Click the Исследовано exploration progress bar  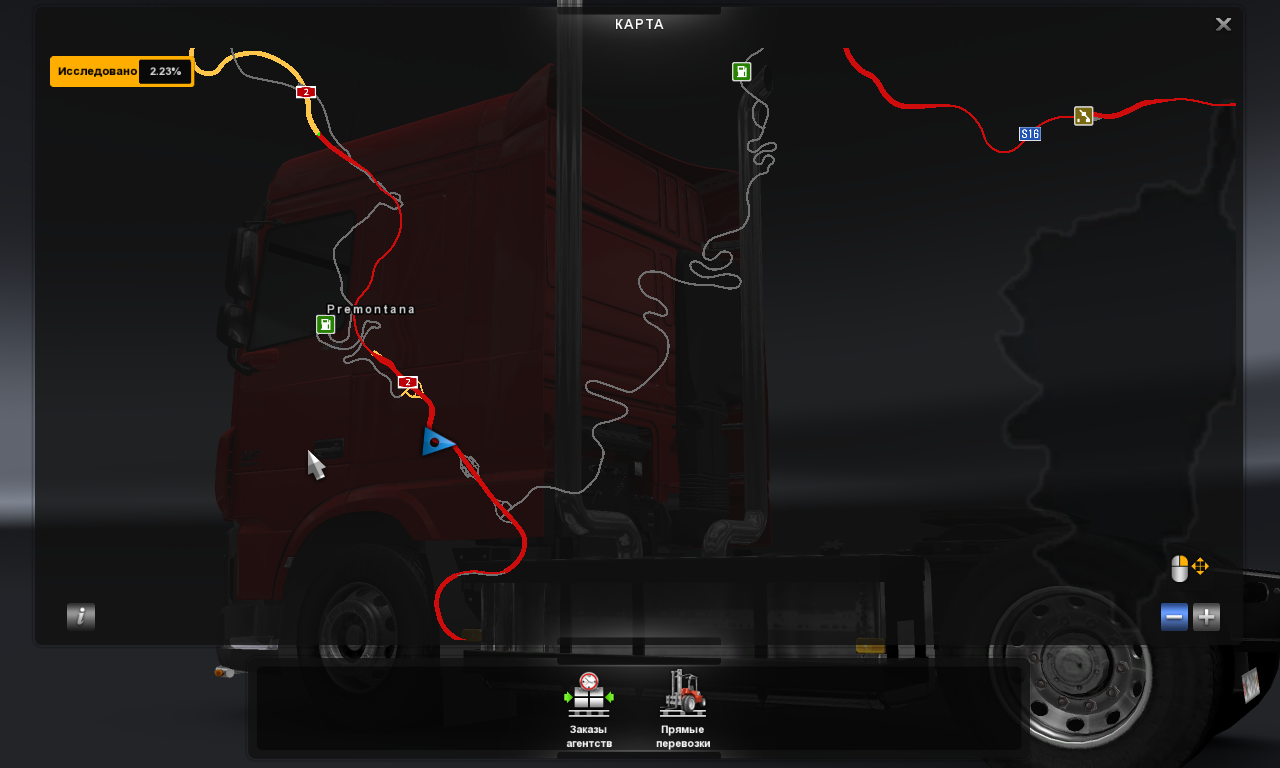(100, 71)
